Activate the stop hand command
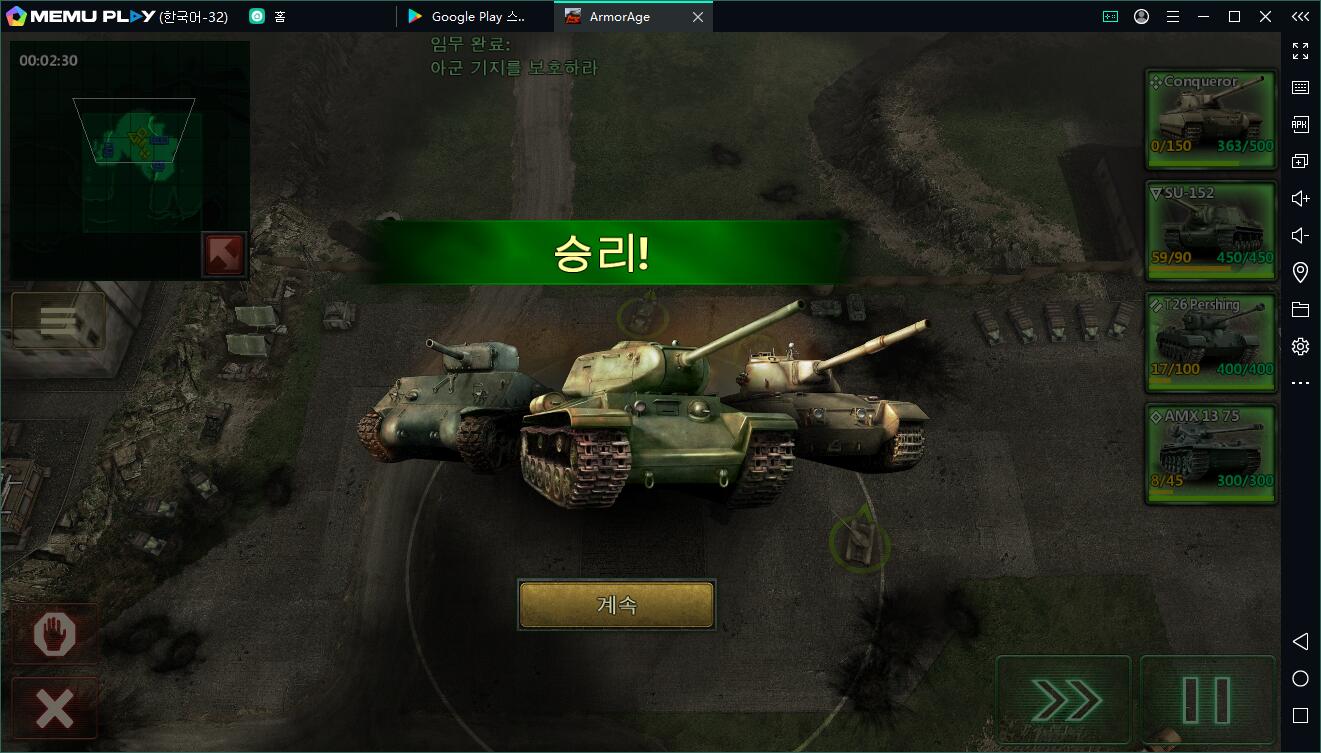1321x753 pixels. (55, 635)
